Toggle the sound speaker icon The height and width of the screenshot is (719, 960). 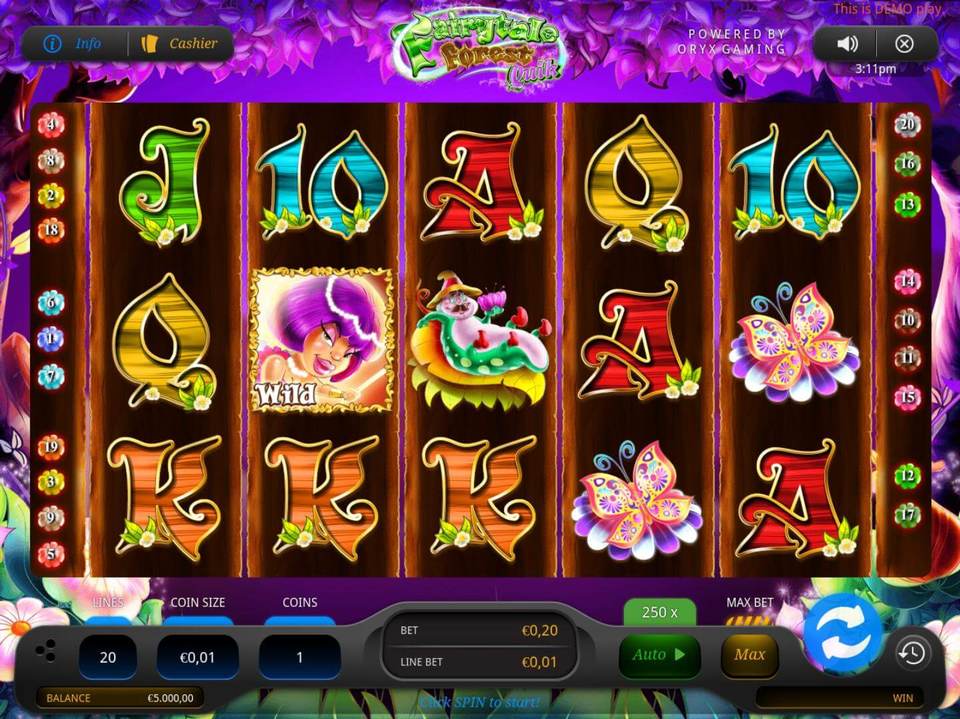click(x=848, y=44)
